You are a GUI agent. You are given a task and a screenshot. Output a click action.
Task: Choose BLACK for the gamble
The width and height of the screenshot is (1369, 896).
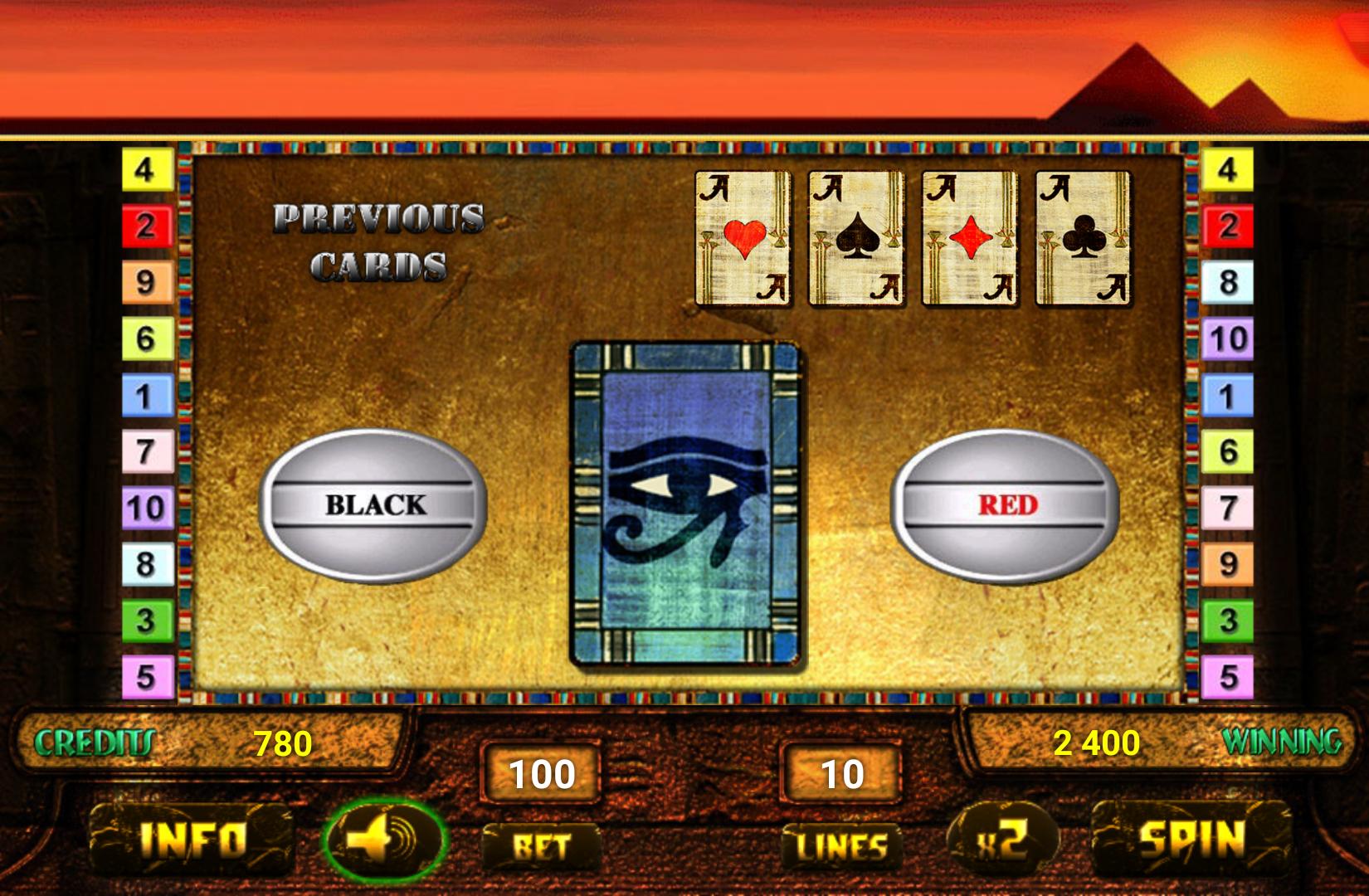(x=375, y=502)
